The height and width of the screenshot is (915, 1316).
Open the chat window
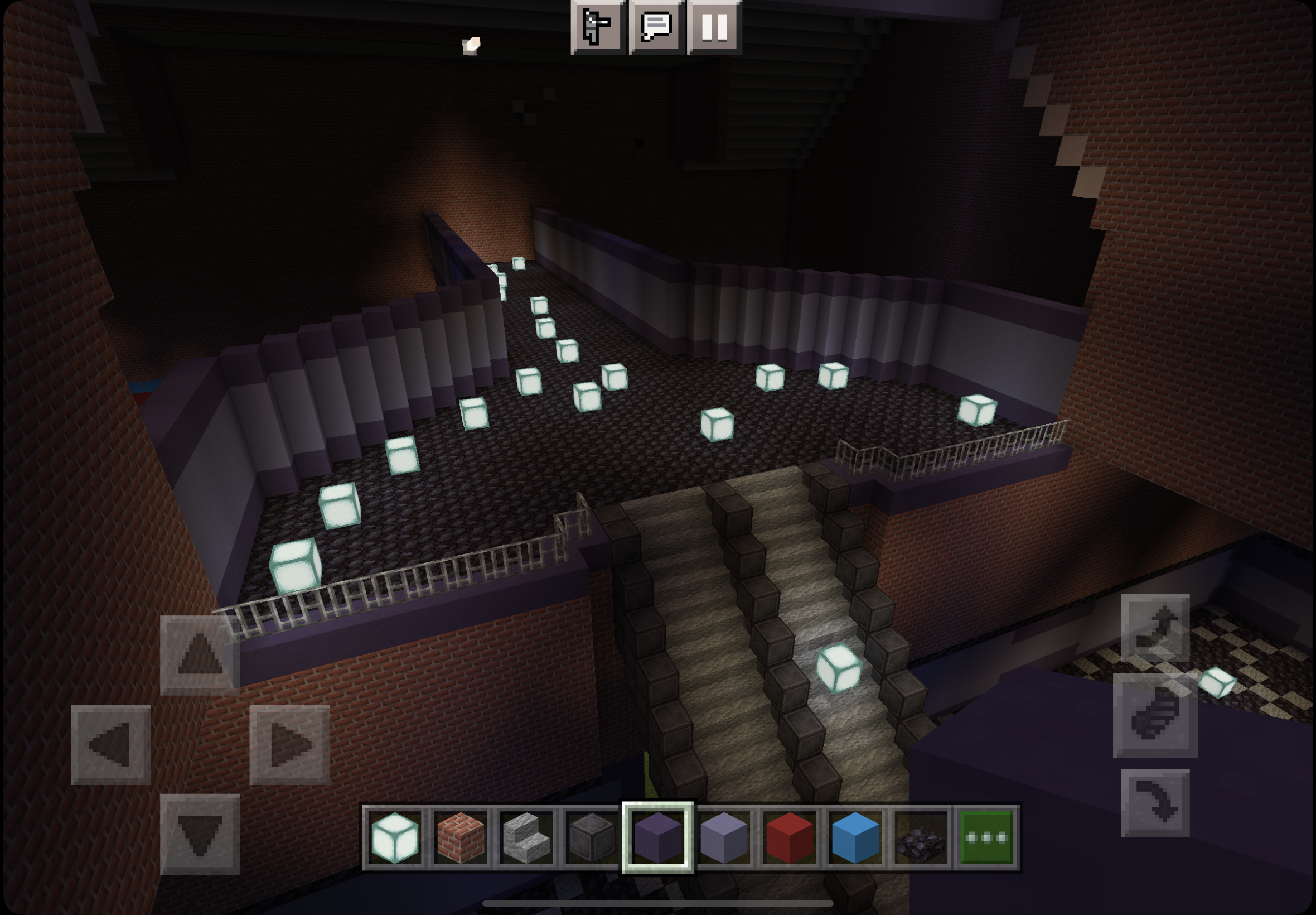tap(656, 26)
